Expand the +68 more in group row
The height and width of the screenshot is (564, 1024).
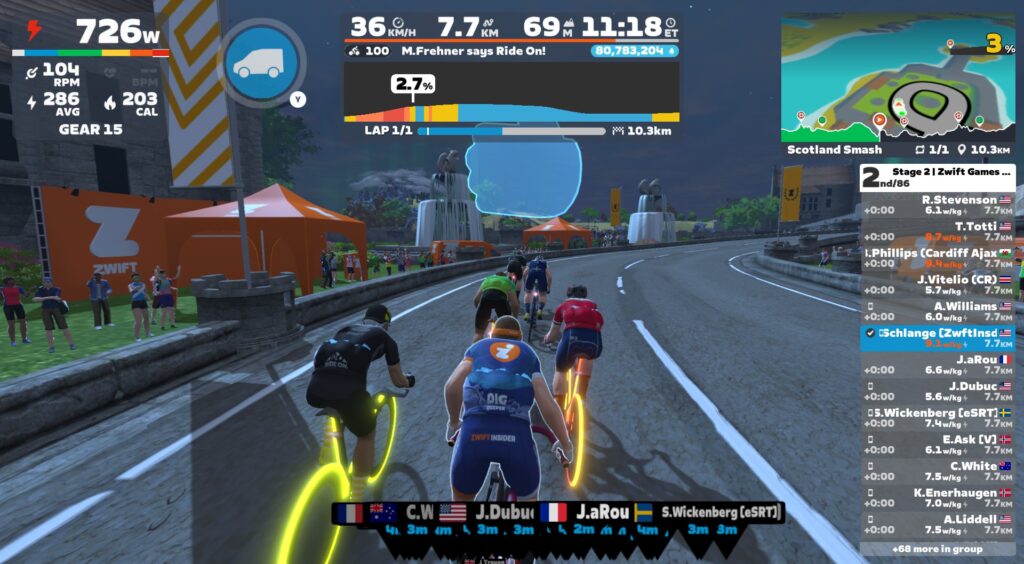[937, 549]
